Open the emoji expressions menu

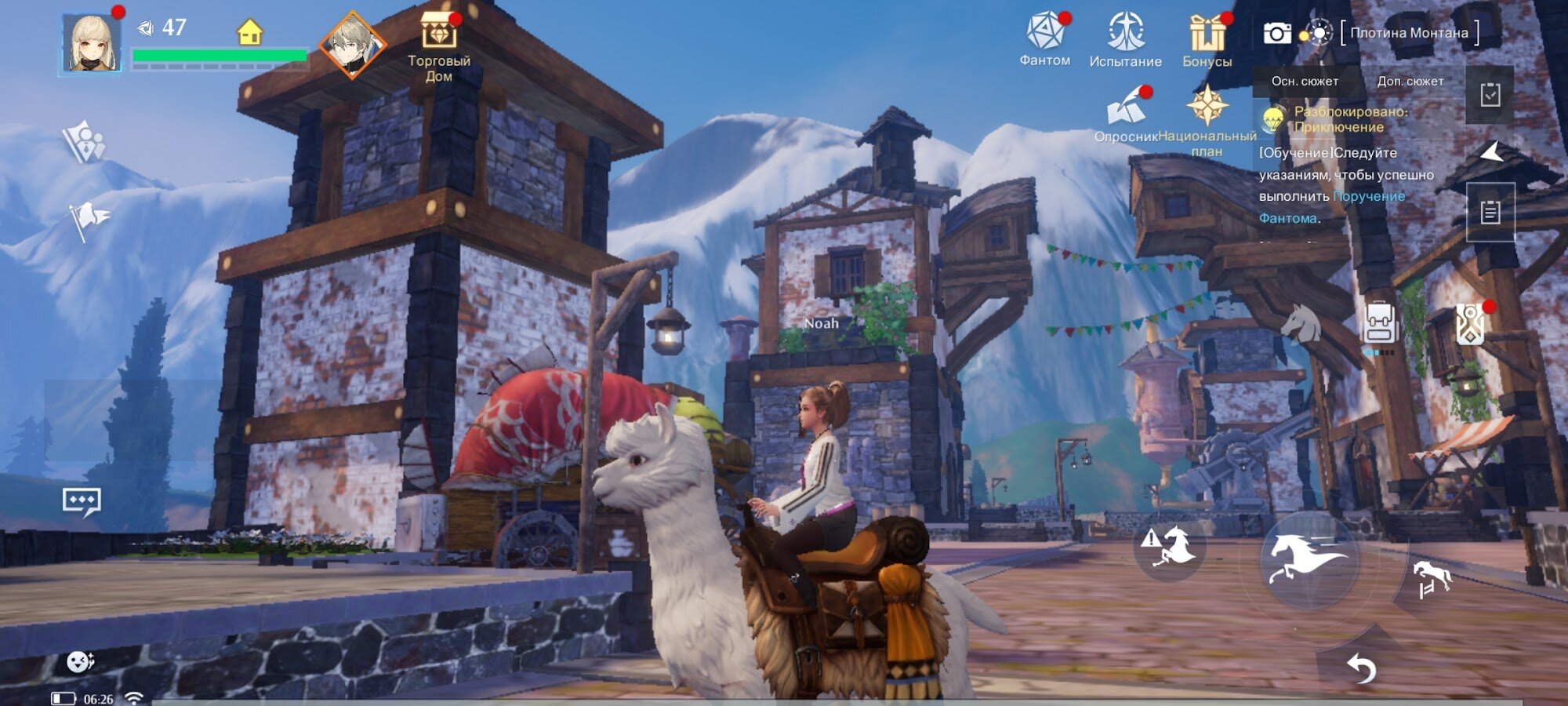click(x=79, y=663)
